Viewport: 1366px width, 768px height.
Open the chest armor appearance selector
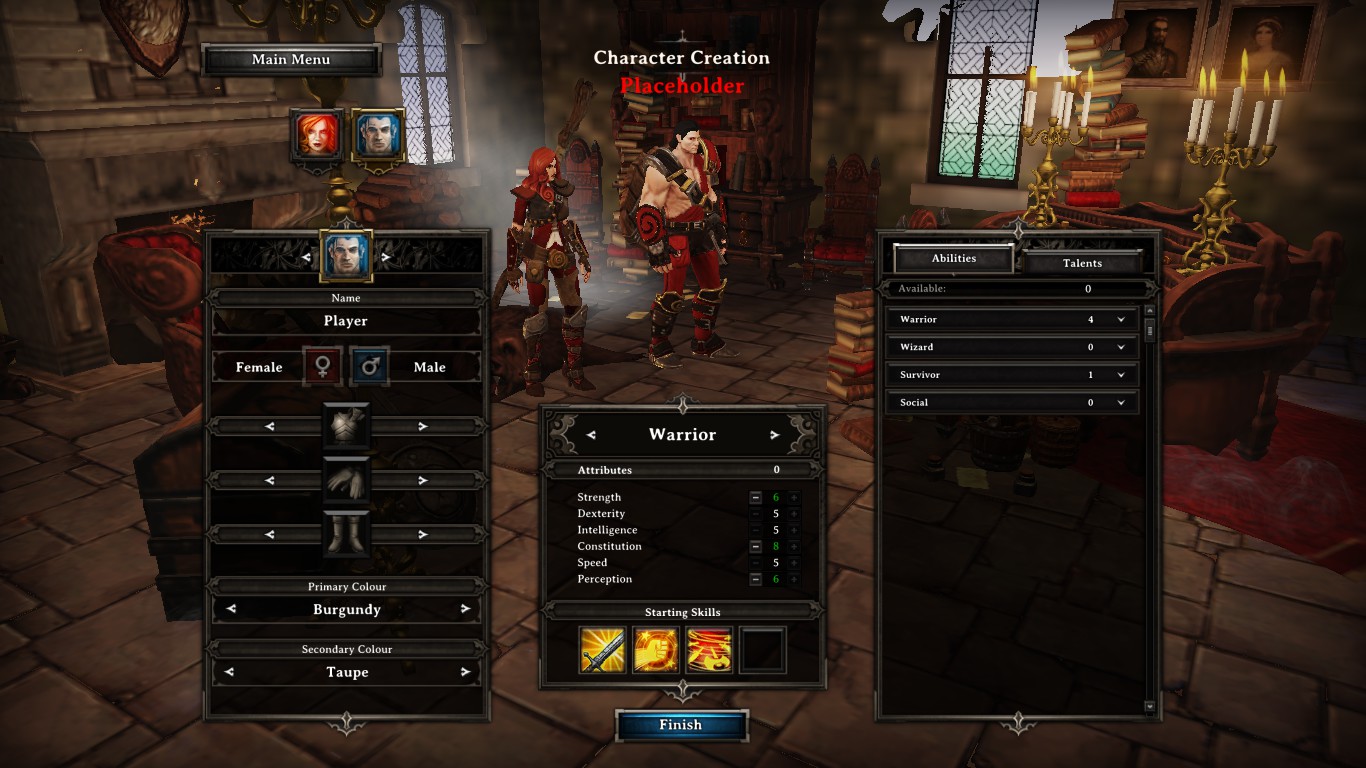point(346,428)
